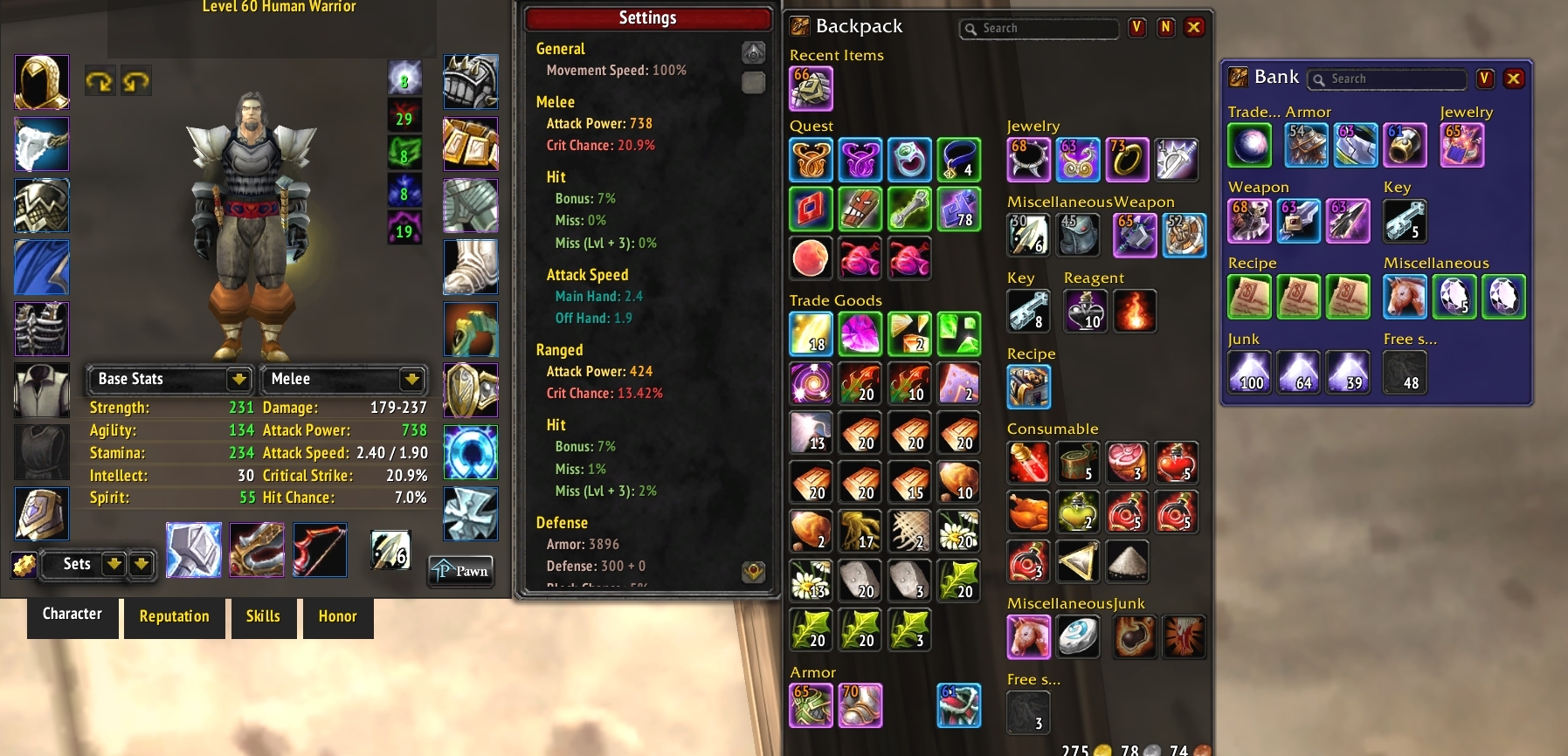Expand the Sets dropdown arrow
This screenshot has width=1568, height=756.
pos(114,564)
